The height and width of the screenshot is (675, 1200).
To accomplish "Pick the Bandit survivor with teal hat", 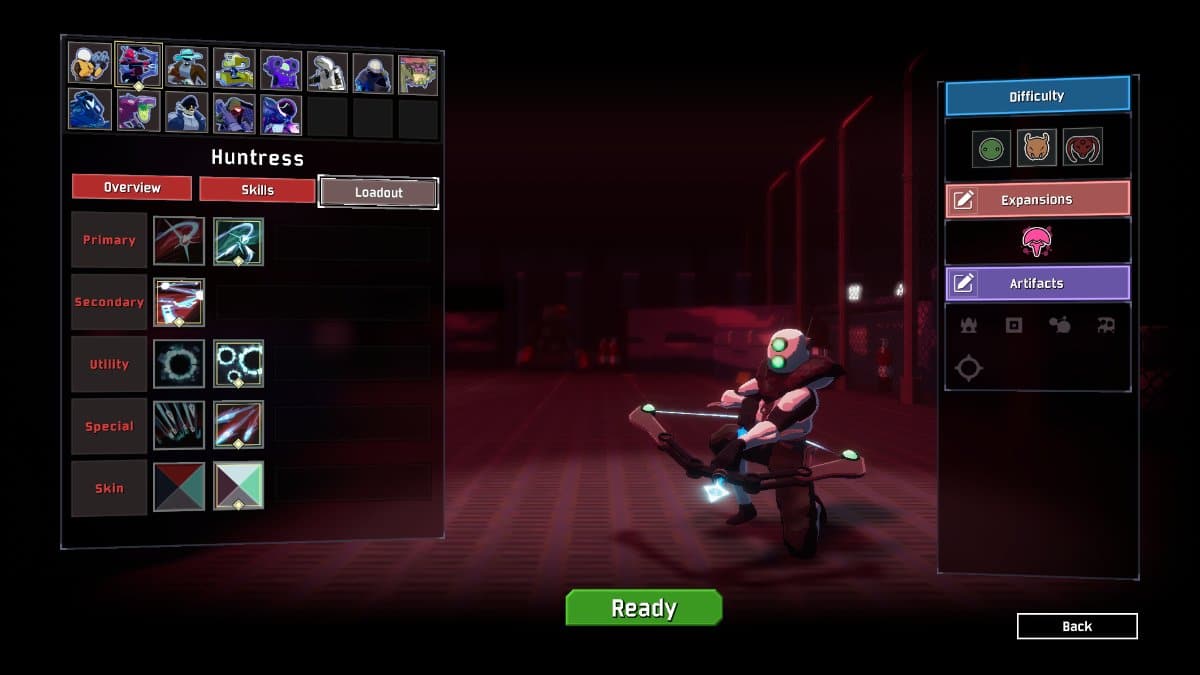I will pyautogui.click(x=186, y=67).
